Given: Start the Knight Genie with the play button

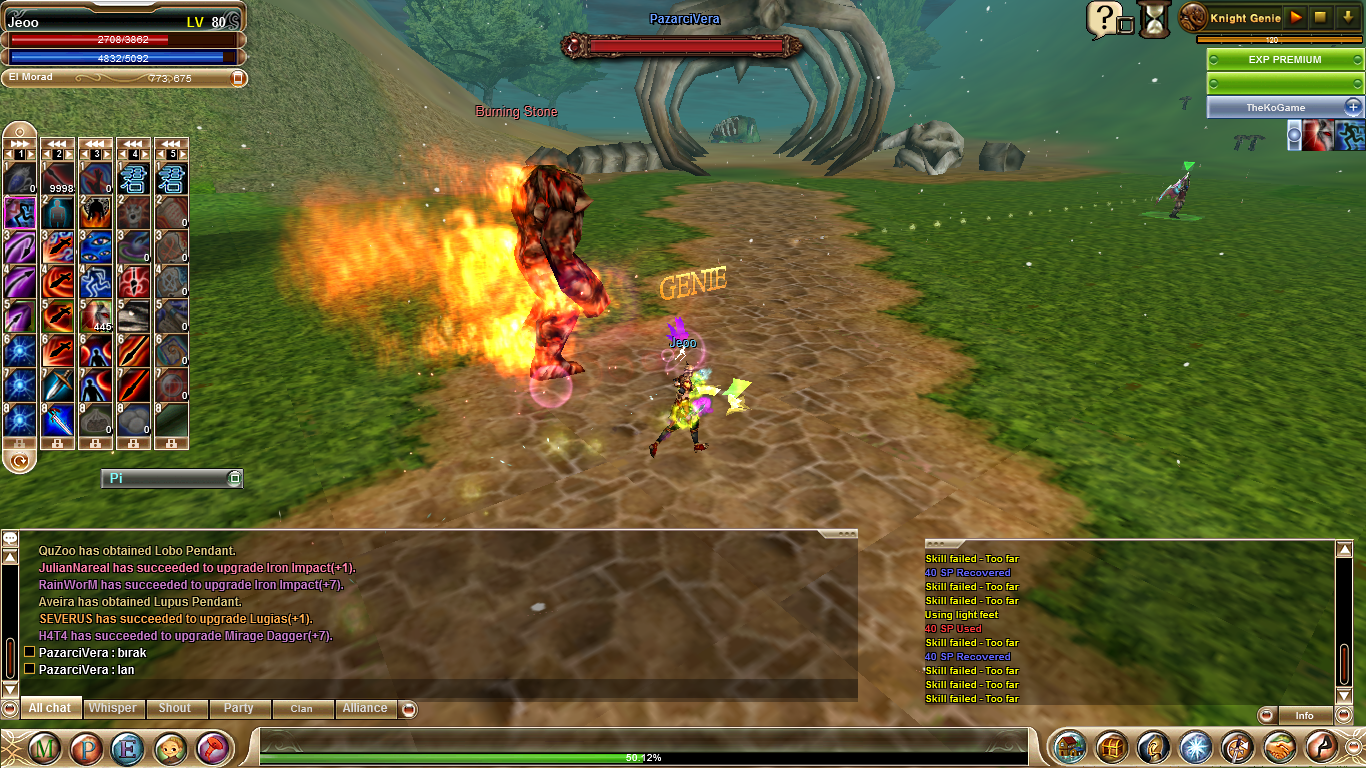Looking at the screenshot, I should pos(1296,17).
